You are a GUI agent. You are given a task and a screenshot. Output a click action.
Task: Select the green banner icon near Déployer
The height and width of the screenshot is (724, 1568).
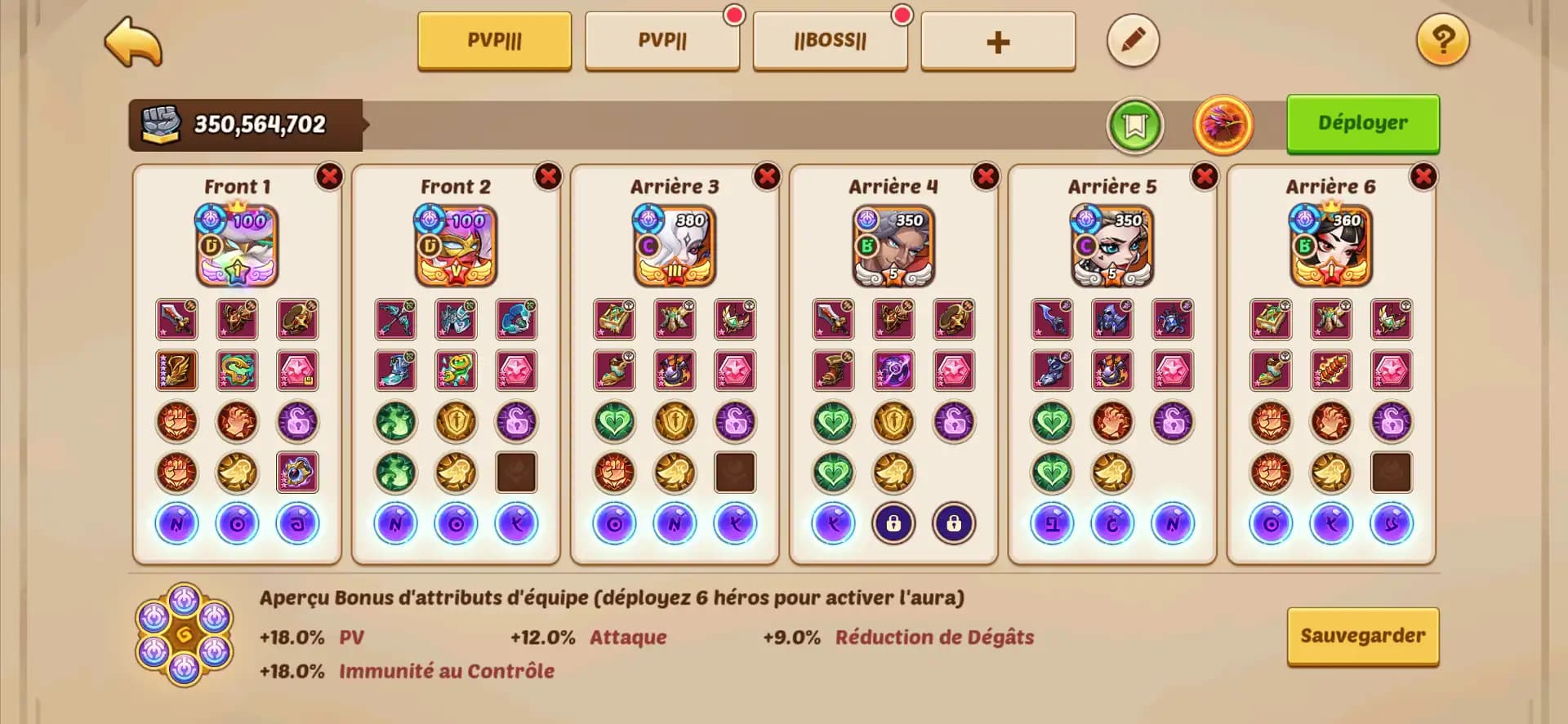click(1136, 123)
